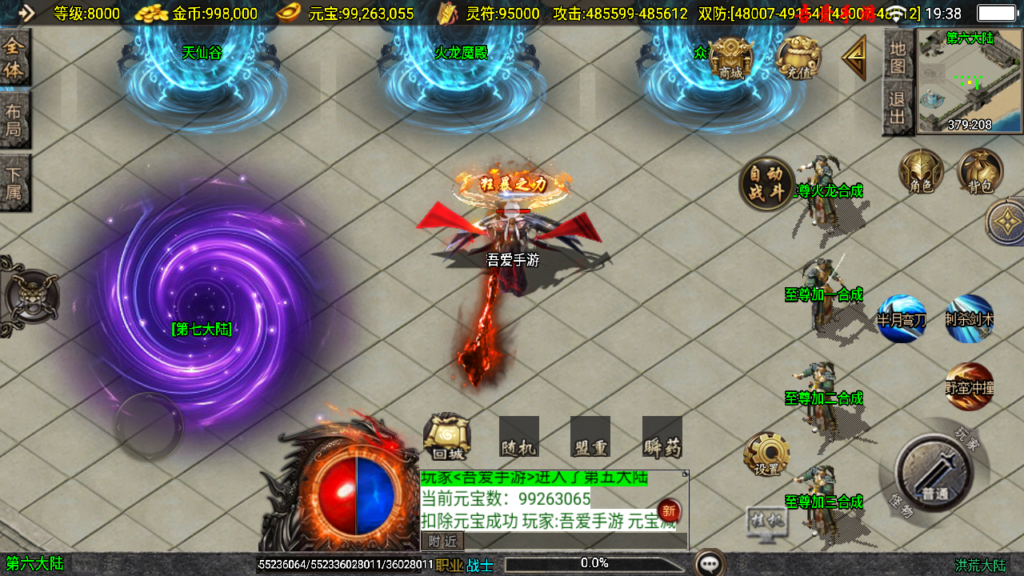Open the 下属 tab
Screen dimensions: 1024x576
click(15, 182)
